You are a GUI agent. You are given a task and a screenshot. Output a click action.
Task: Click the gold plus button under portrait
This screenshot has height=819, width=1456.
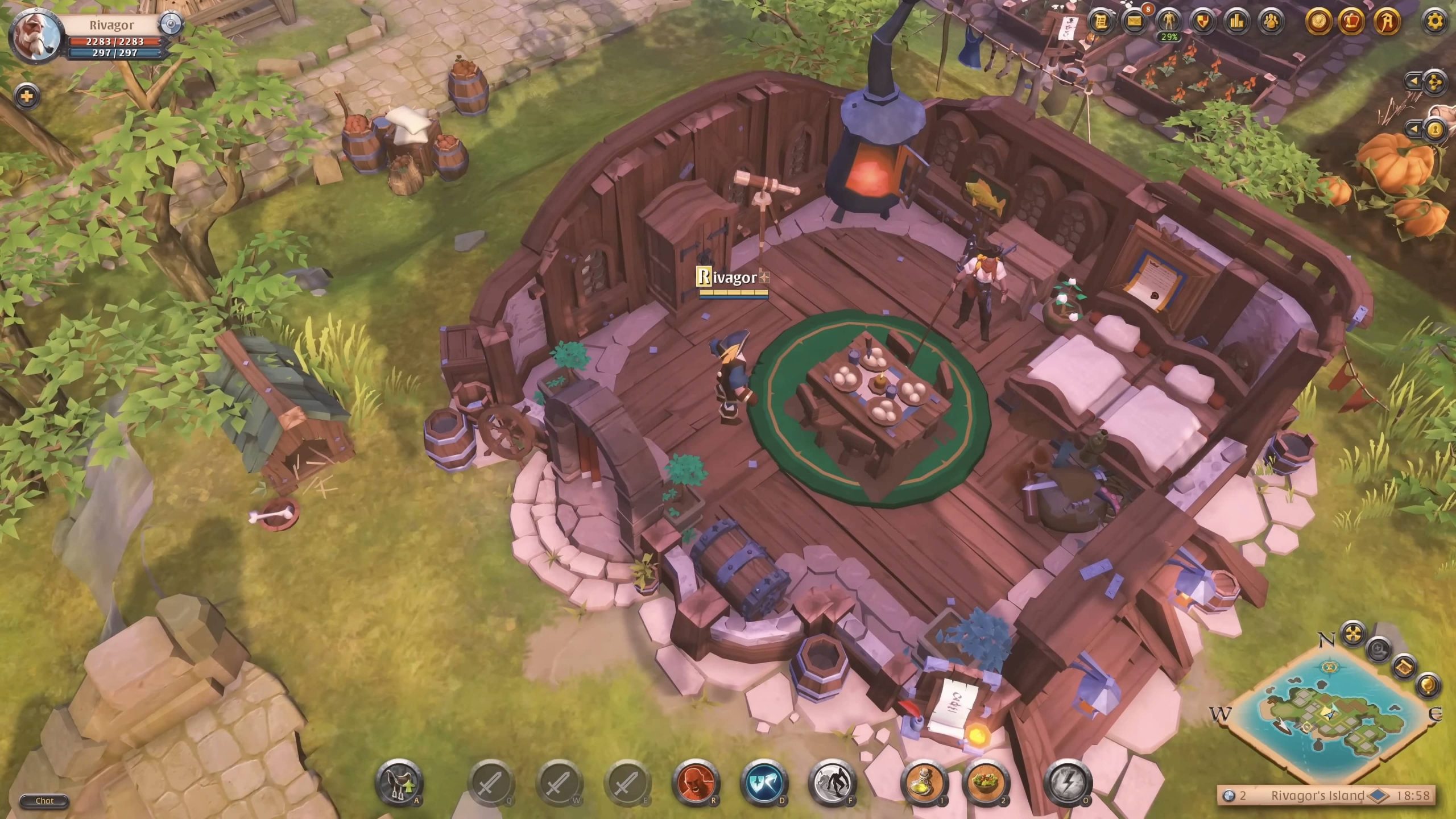(x=26, y=96)
